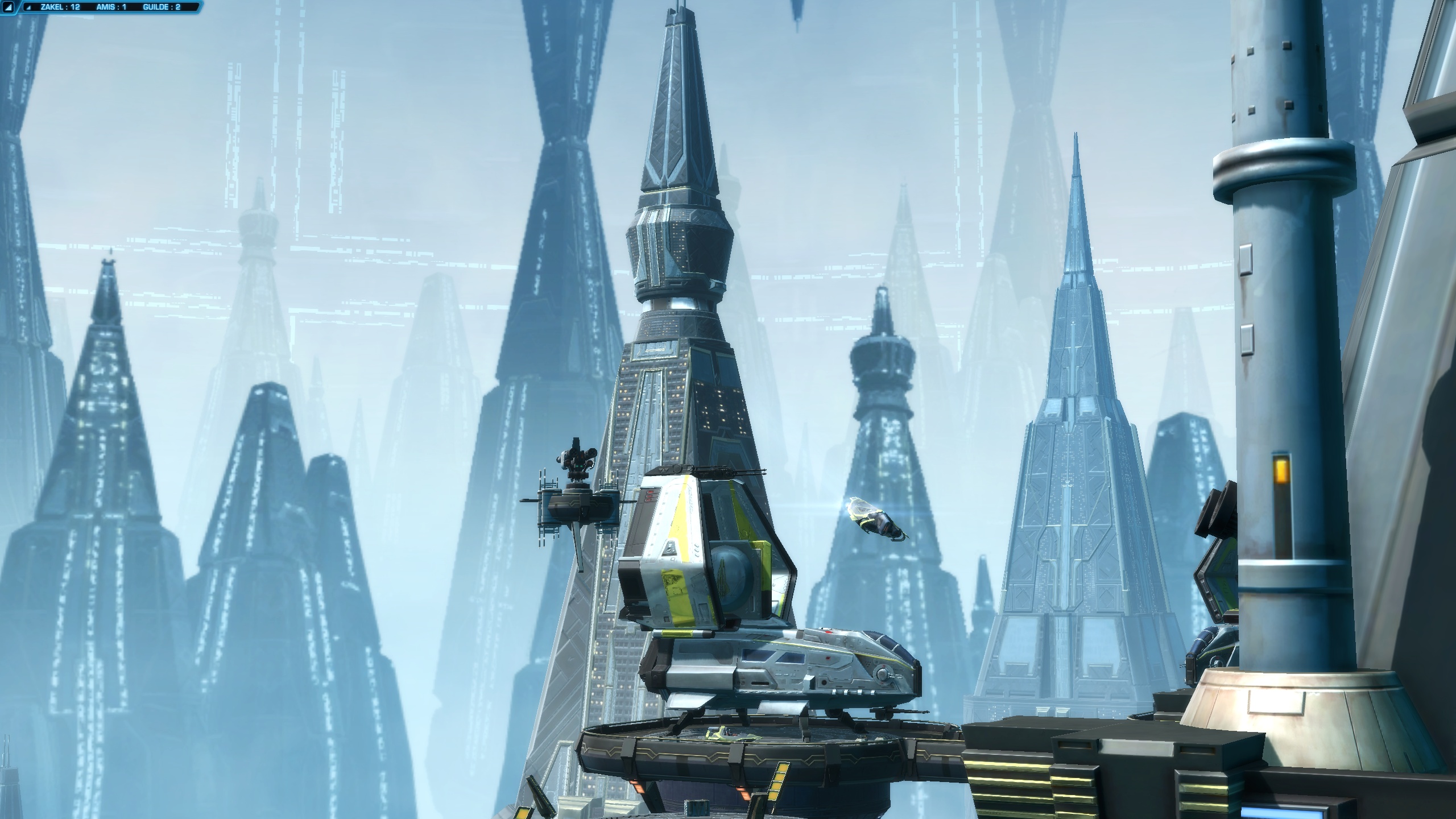1456x819 pixels.
Task: Click the central dark spire tower
Action: 671,370
